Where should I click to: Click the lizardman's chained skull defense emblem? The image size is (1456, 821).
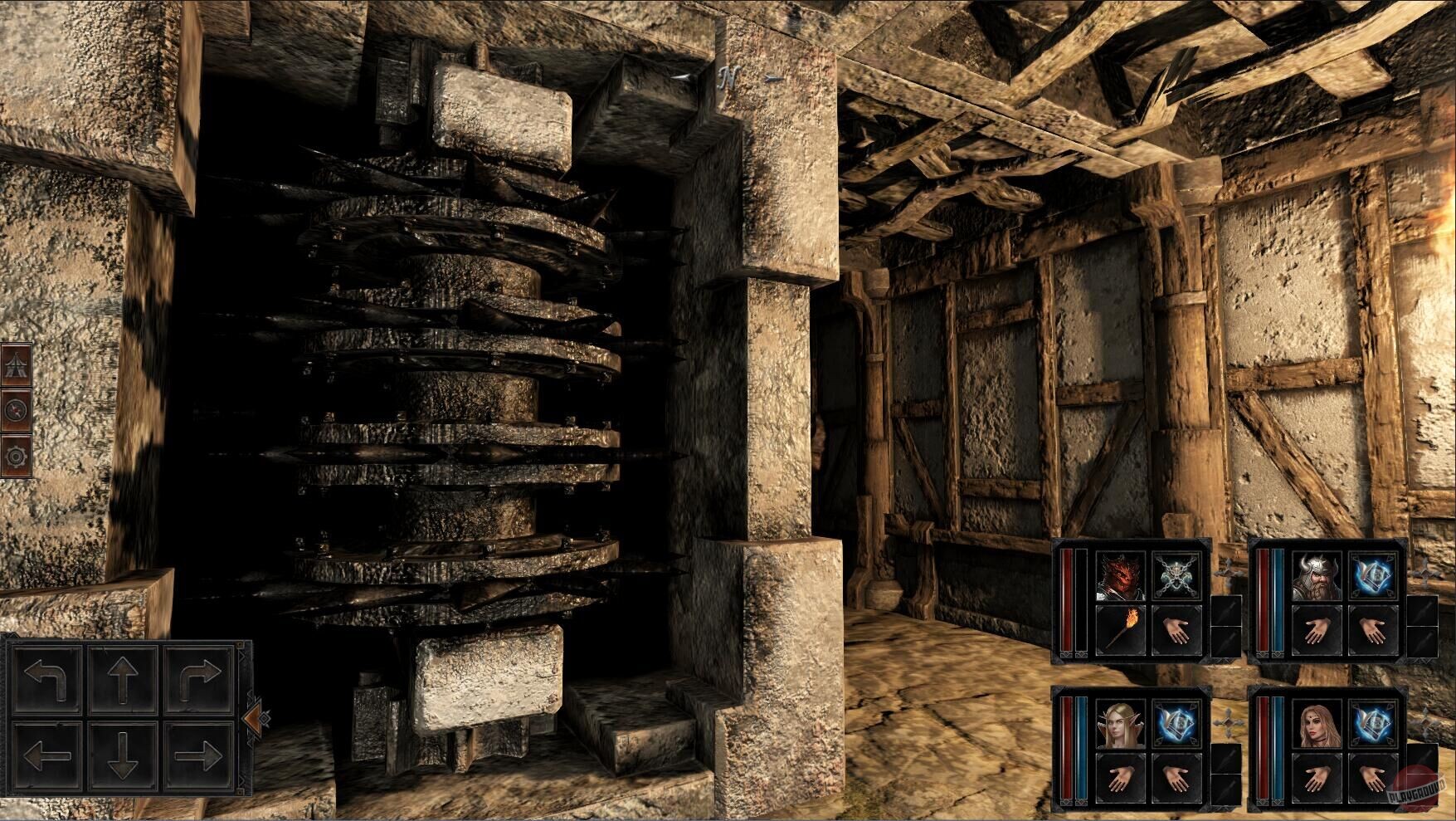point(1176,575)
